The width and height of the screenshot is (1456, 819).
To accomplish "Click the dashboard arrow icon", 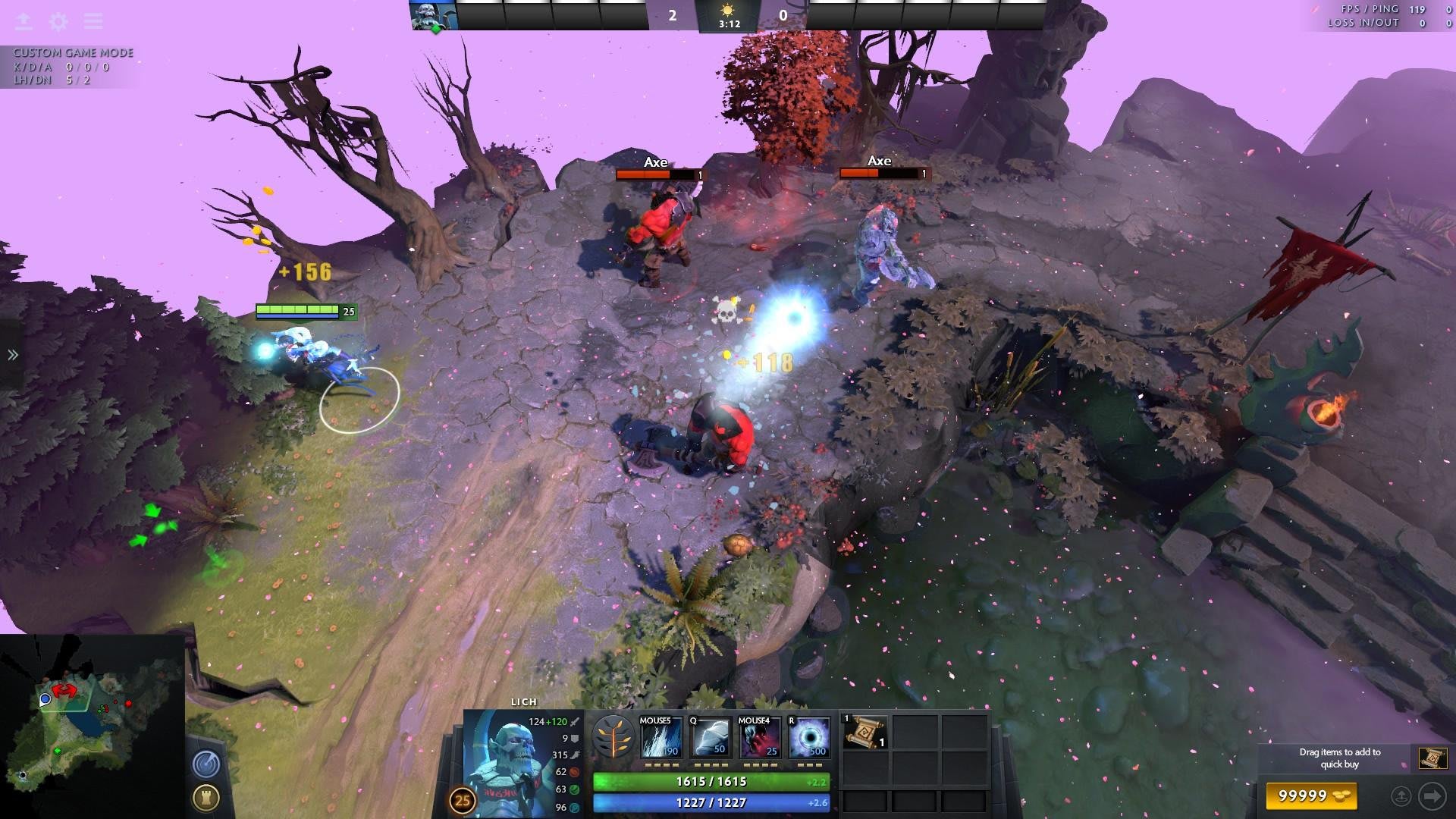I will (24, 21).
